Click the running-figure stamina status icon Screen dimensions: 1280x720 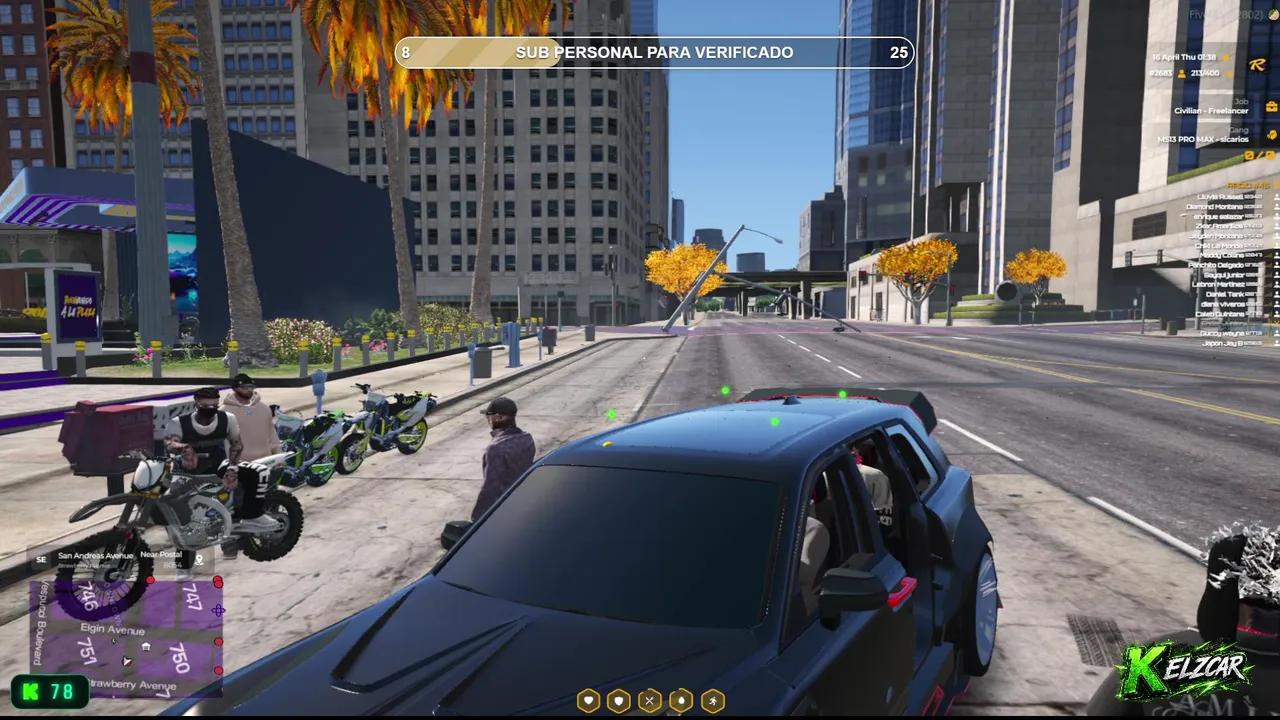point(713,701)
